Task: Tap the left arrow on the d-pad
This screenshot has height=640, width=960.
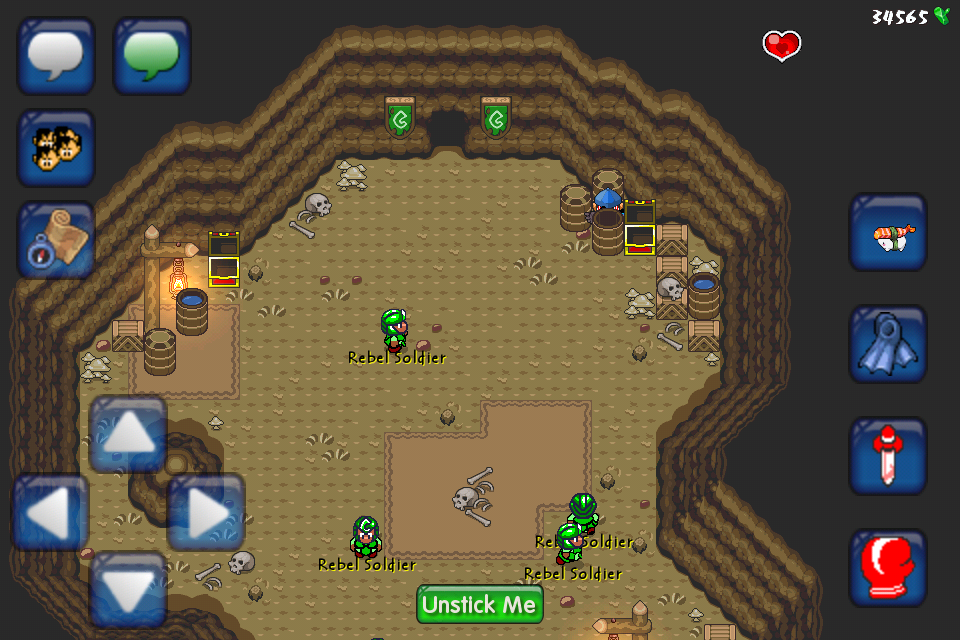Action: pyautogui.click(x=50, y=512)
